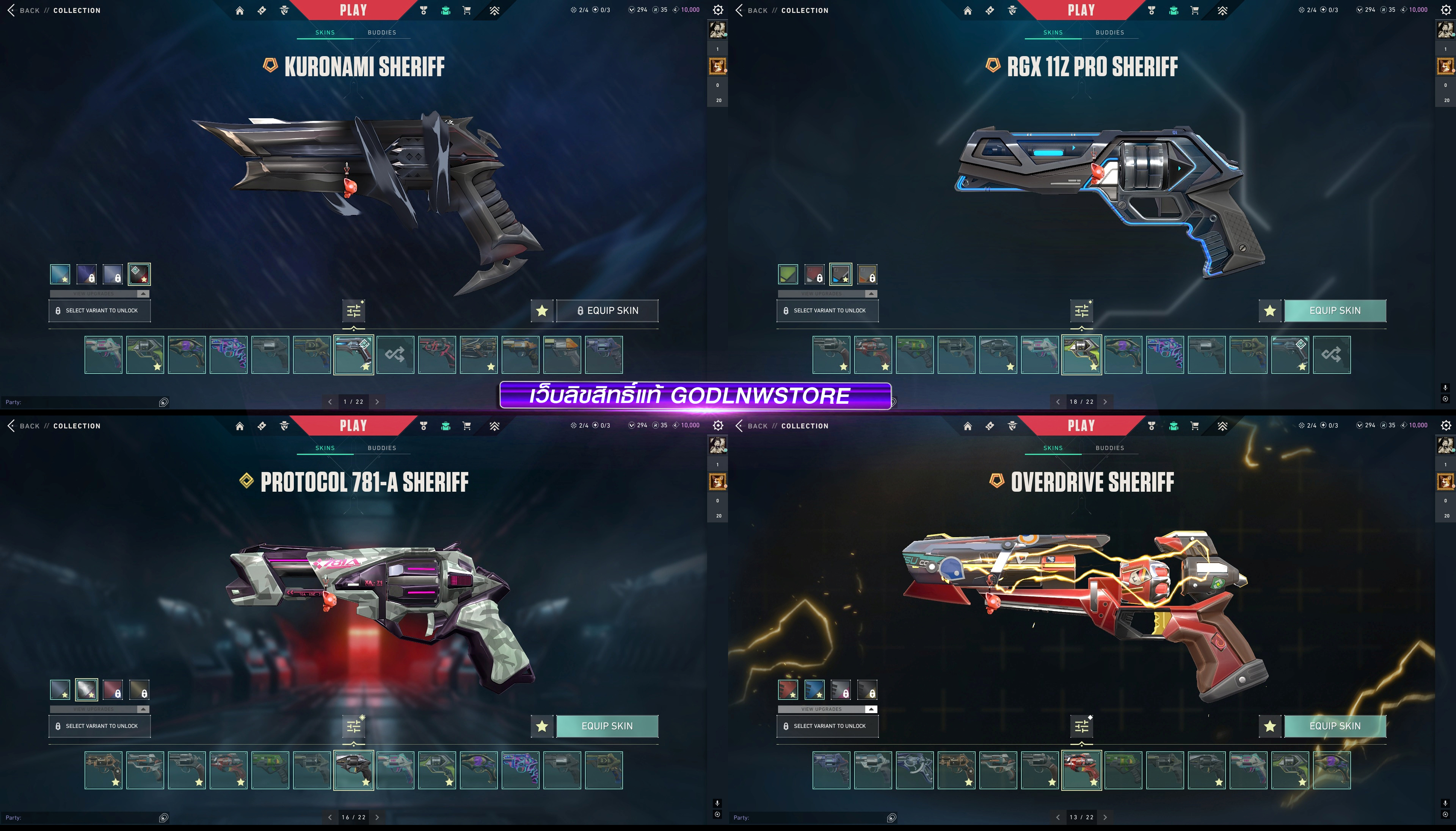Image resolution: width=1456 pixels, height=831 pixels.
Task: Select the blue variant swatch for Overdrive Sheriff
Action: coord(814,690)
